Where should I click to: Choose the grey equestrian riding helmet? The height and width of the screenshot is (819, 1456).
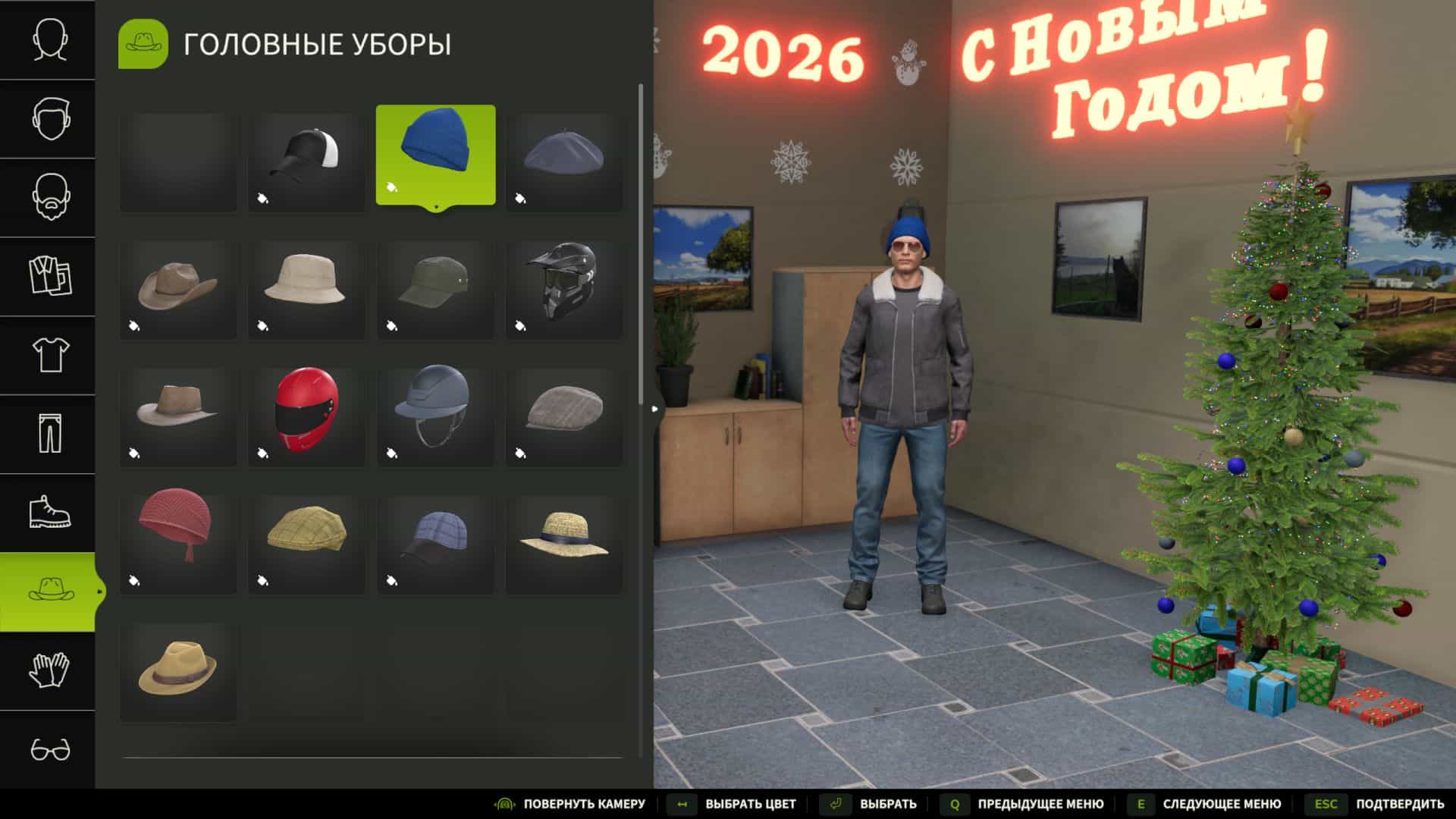coord(435,416)
